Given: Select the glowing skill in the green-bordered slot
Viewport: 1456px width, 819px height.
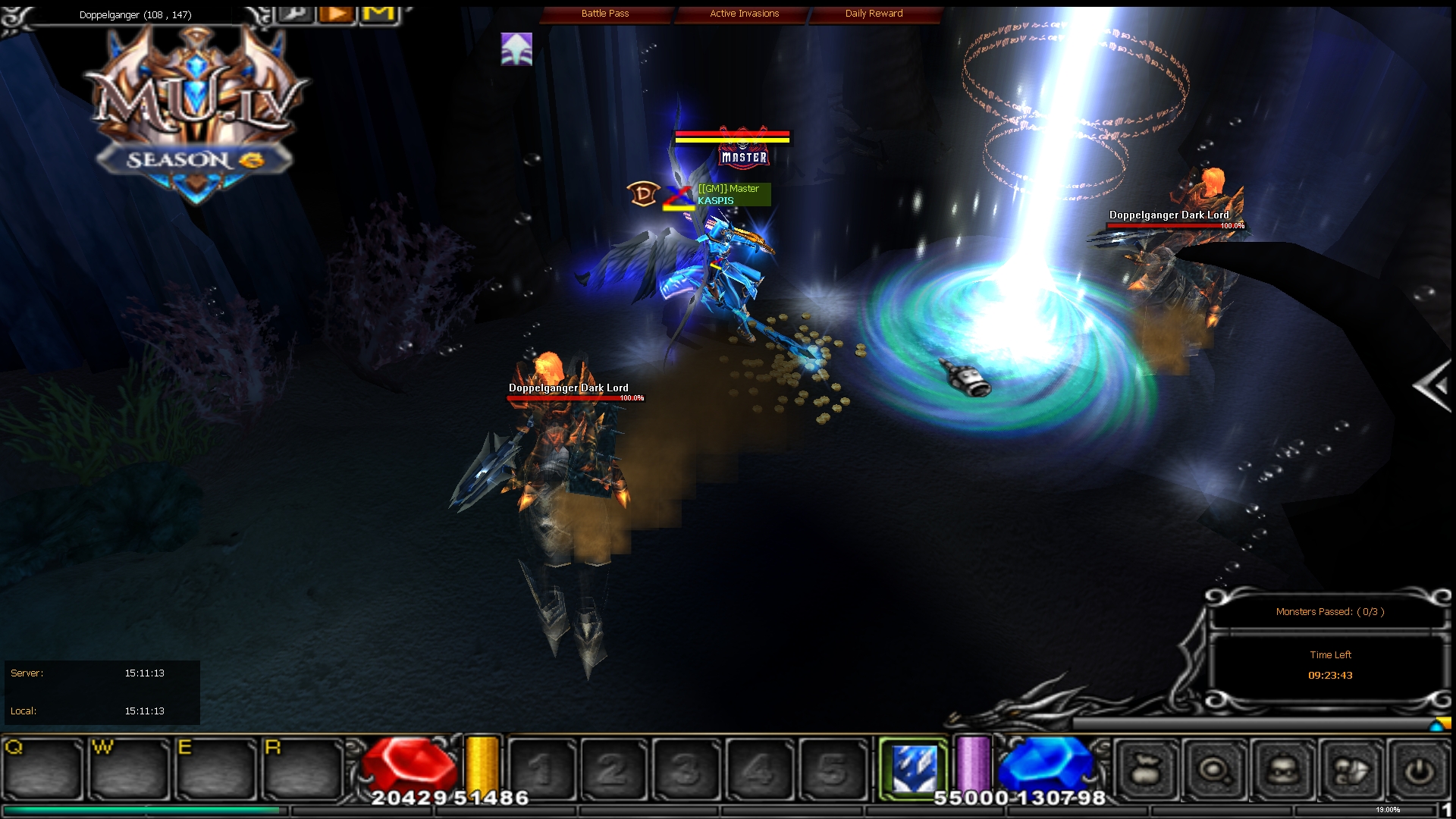Looking at the screenshot, I should coord(914,767).
